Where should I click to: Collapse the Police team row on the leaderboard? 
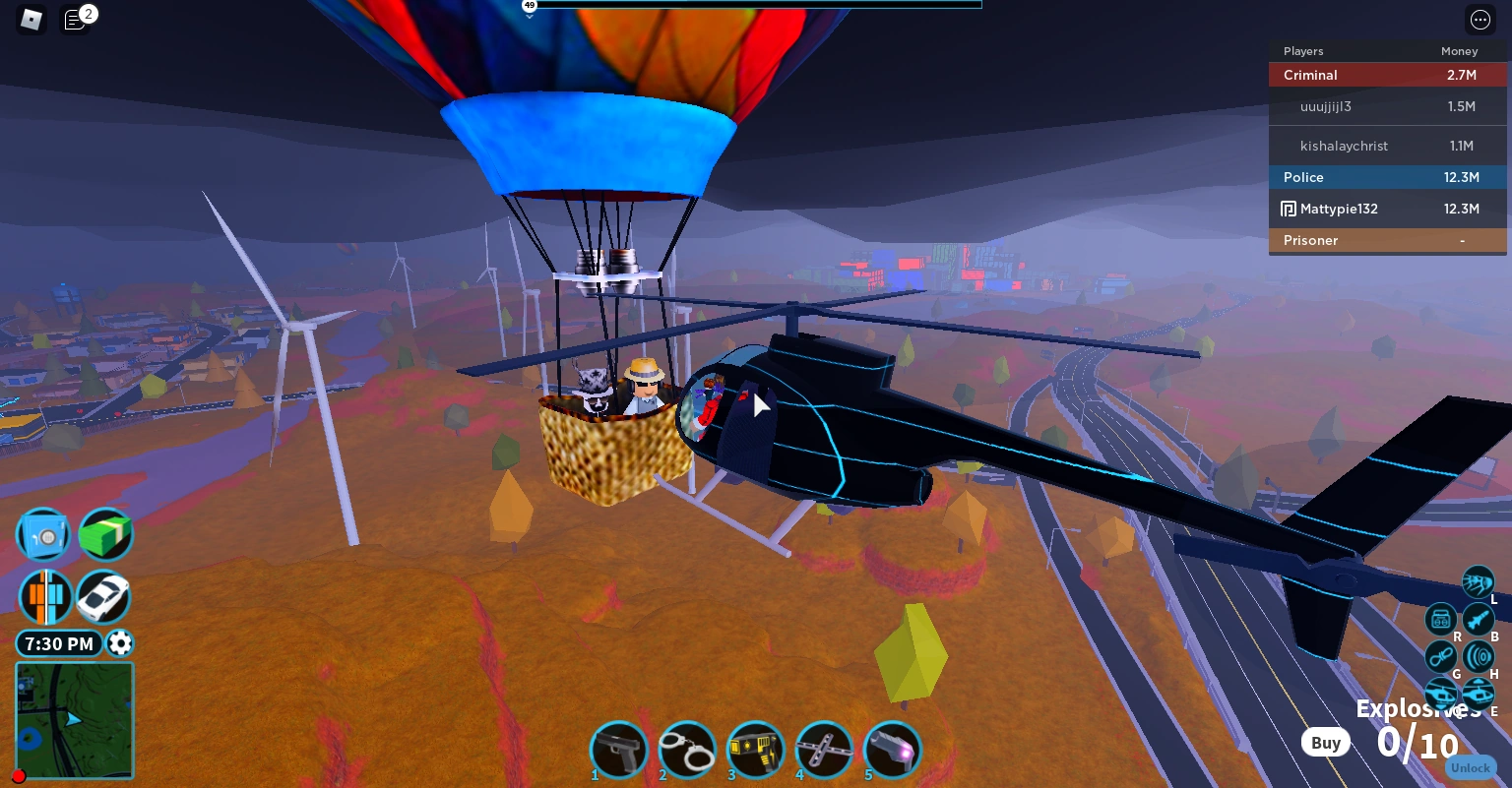point(1388,177)
